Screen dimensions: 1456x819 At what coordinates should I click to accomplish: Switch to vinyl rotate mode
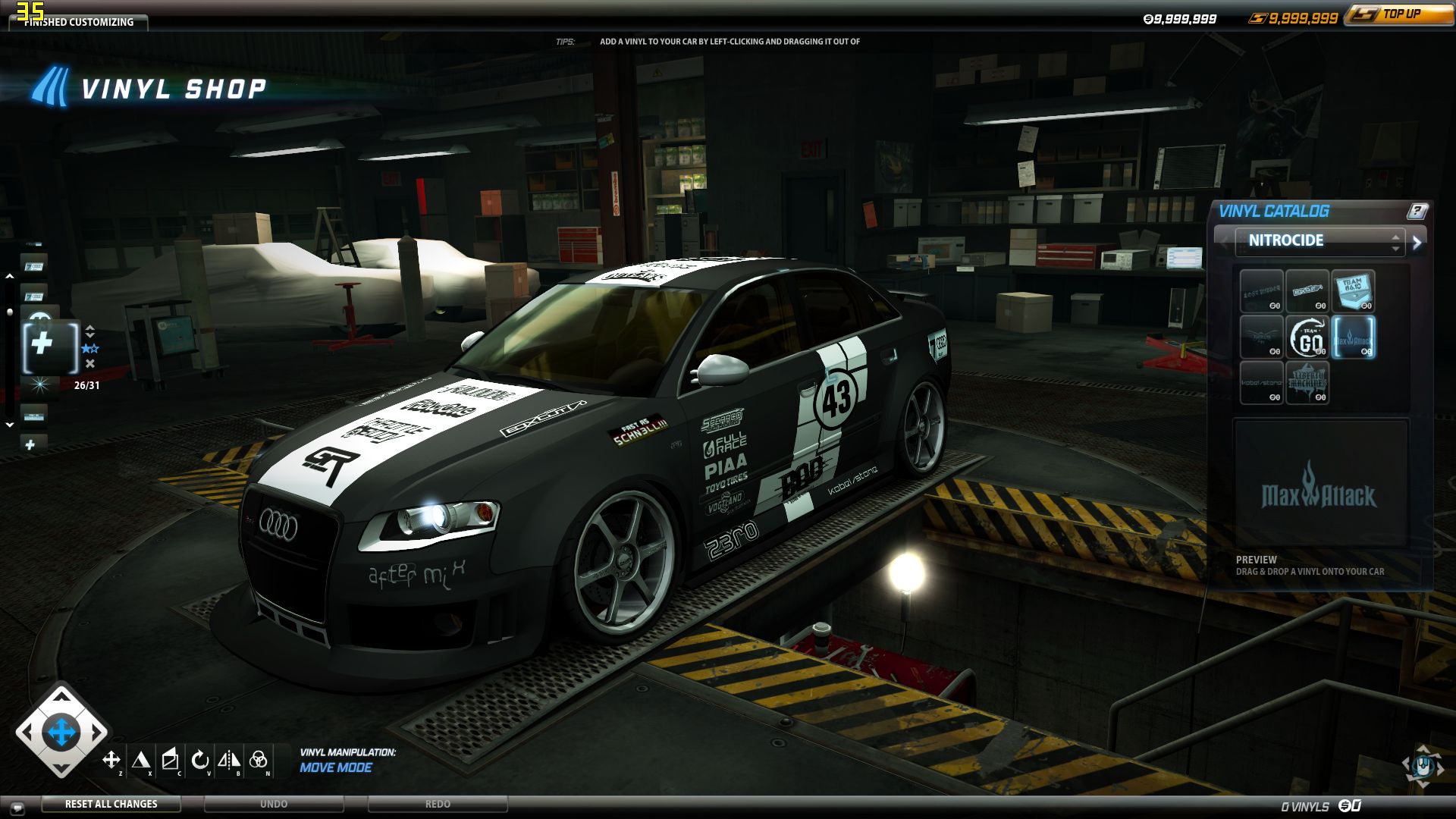[x=199, y=759]
